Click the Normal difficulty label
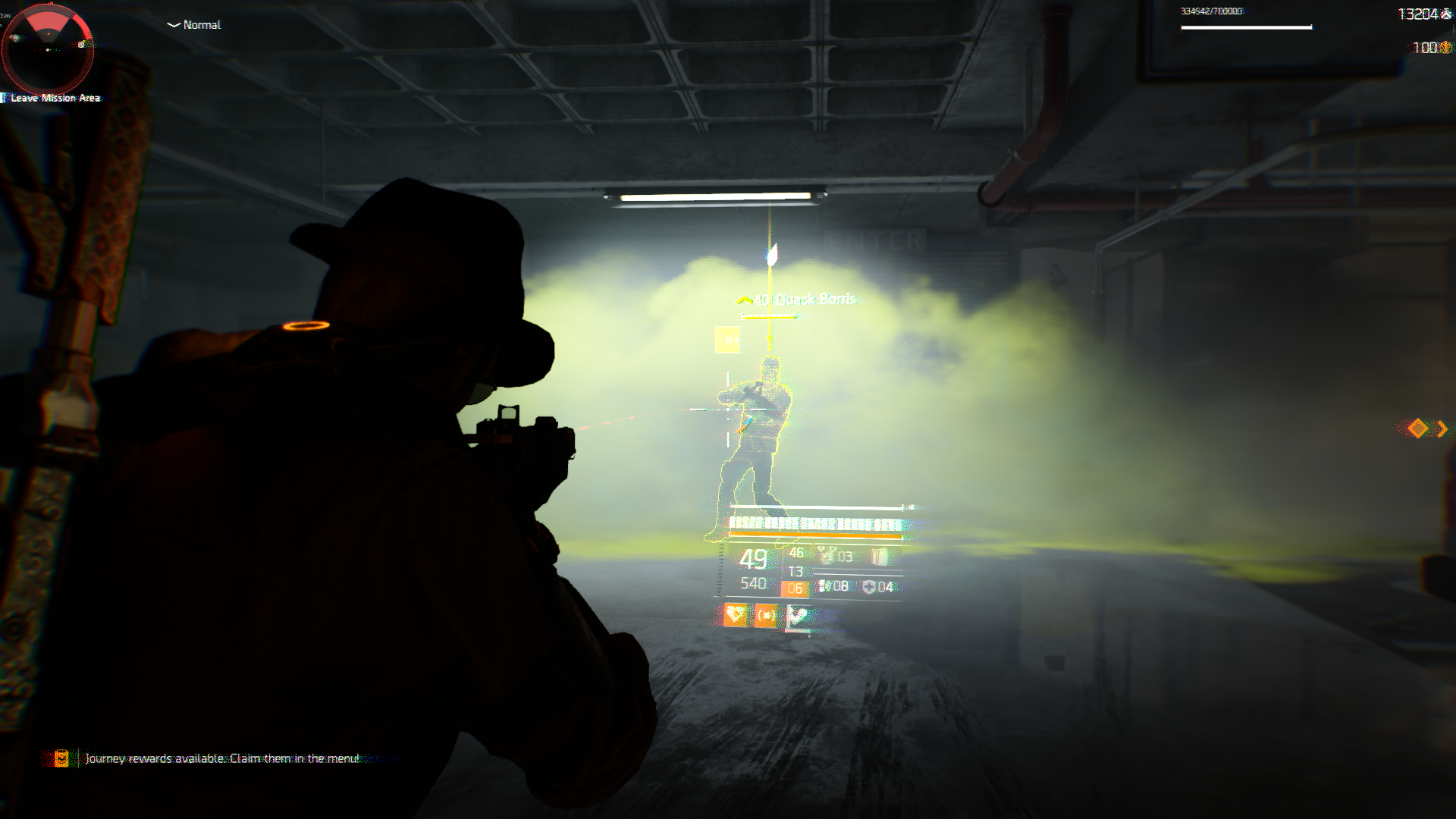1456x819 pixels. 201,25
